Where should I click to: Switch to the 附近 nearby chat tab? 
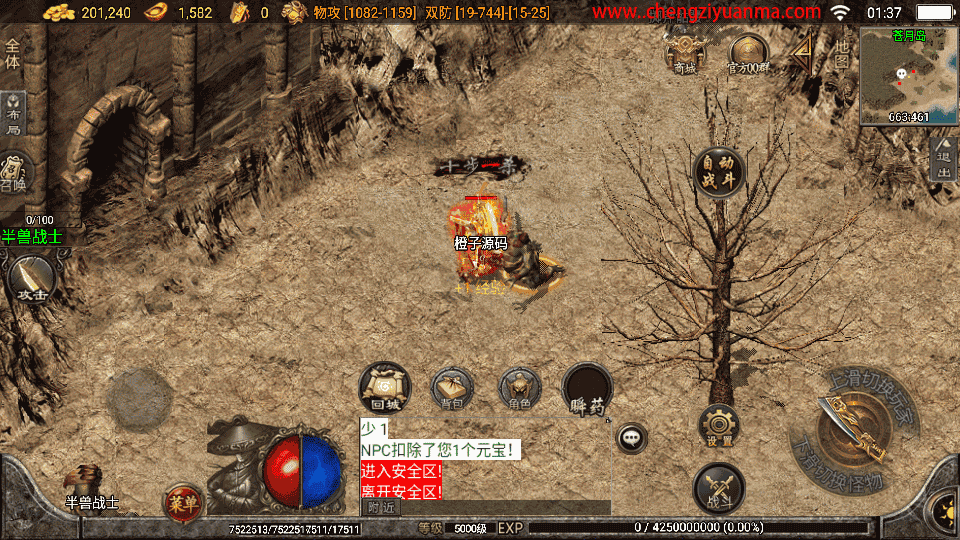[x=381, y=508]
